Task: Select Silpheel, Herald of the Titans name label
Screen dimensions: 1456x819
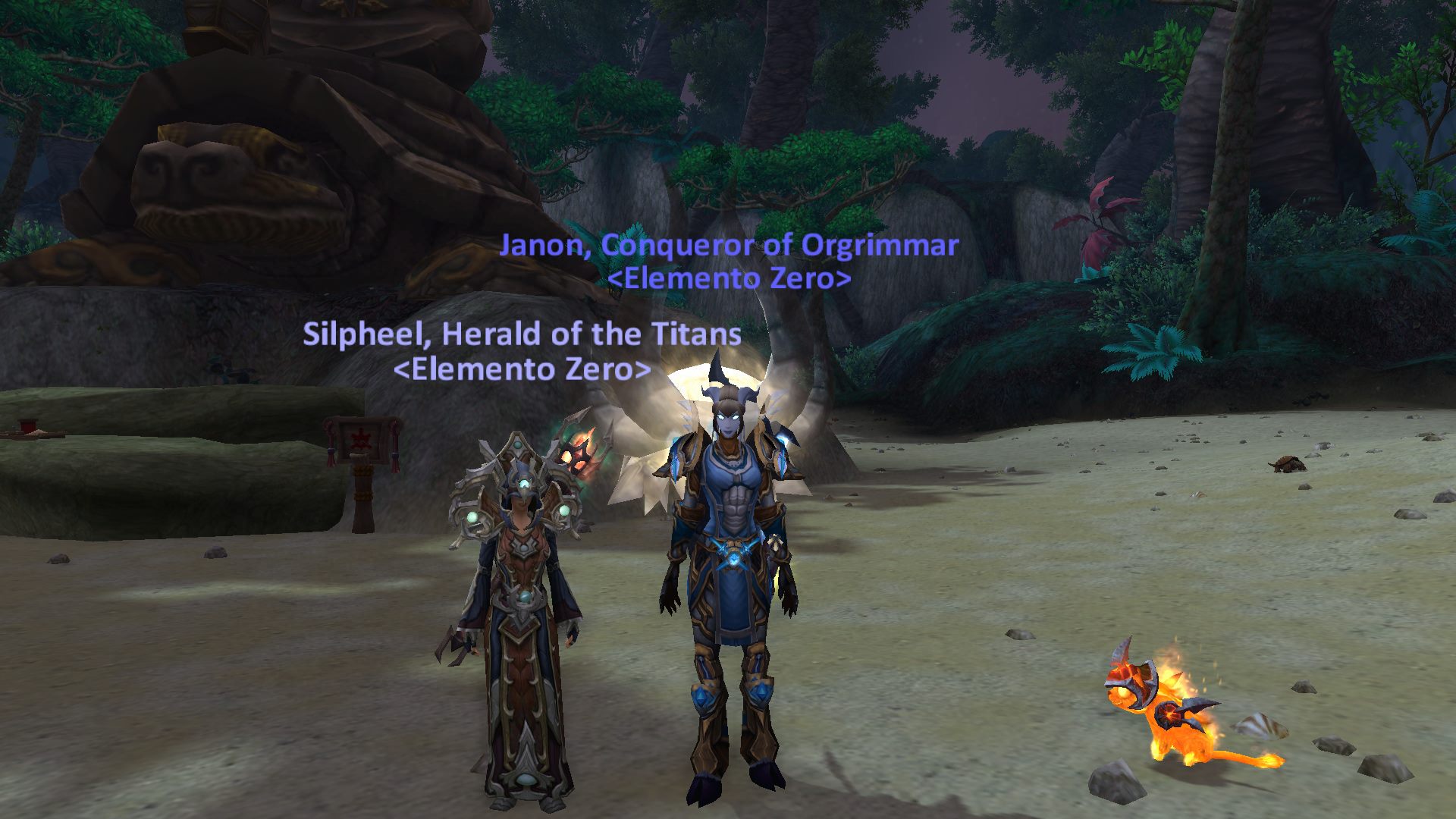Action: pos(522,334)
